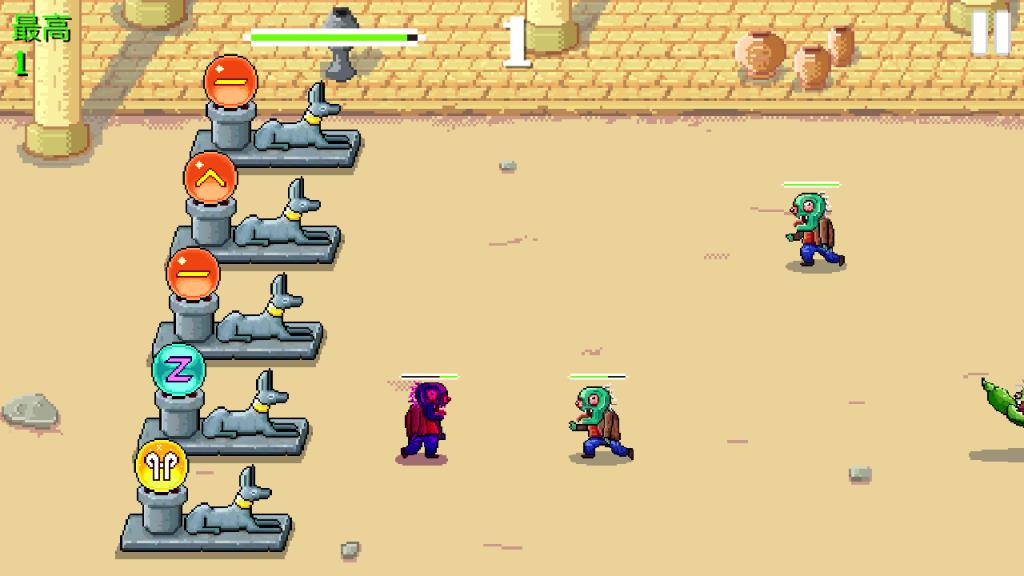The image size is (1024, 576).
Task: Tap the red chevron orb
Action: [210, 179]
